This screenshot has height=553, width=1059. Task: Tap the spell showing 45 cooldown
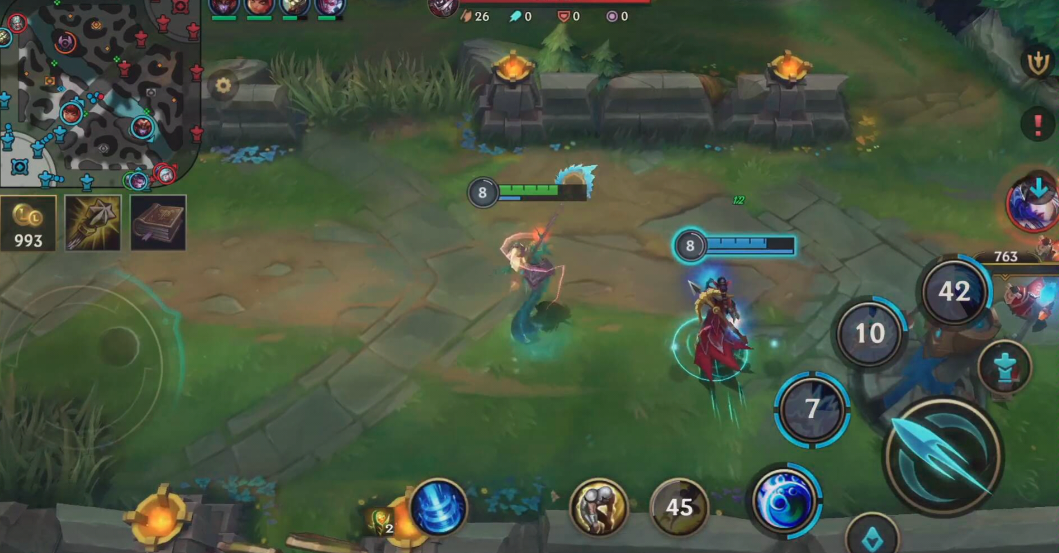(679, 507)
